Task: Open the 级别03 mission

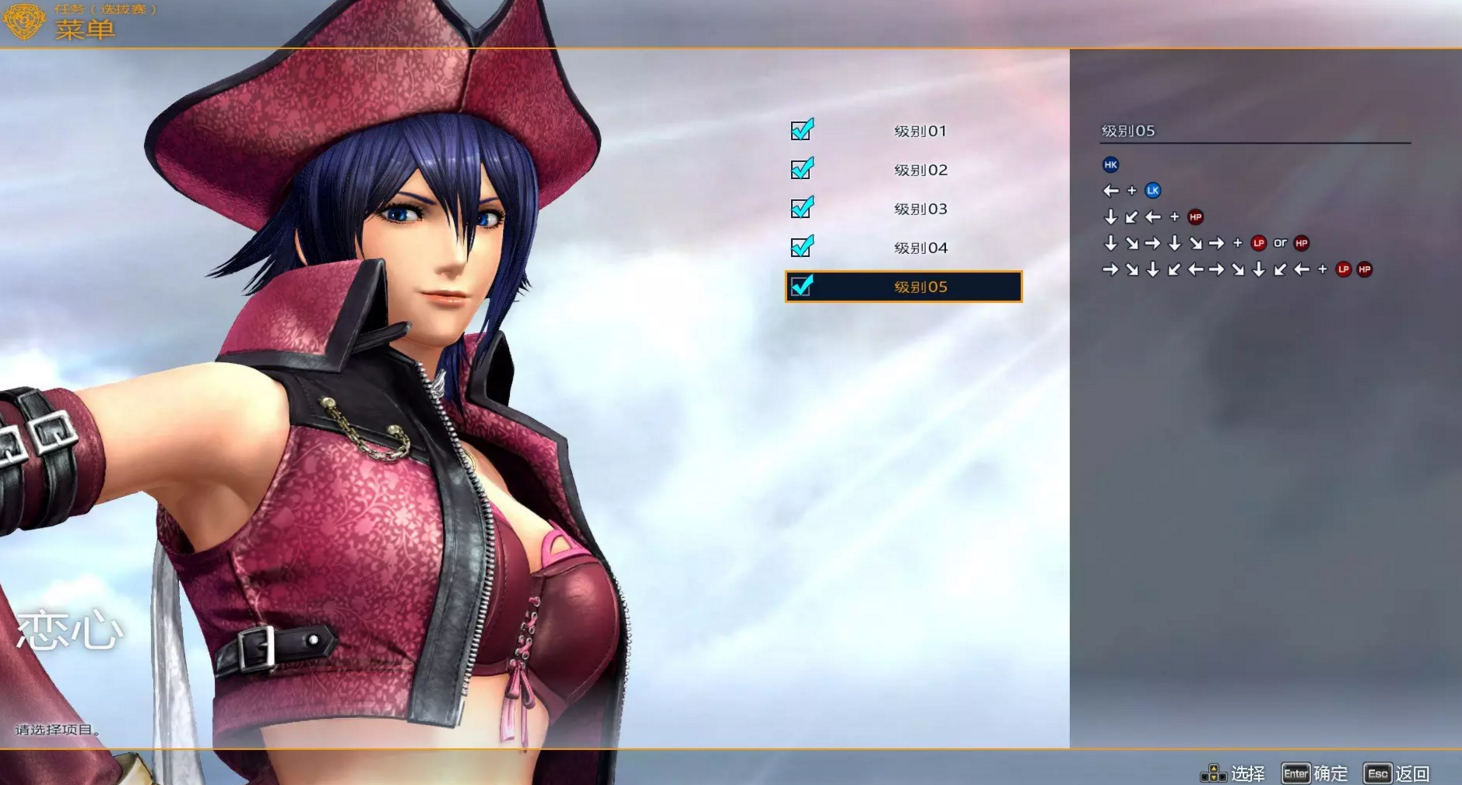Action: [x=919, y=209]
